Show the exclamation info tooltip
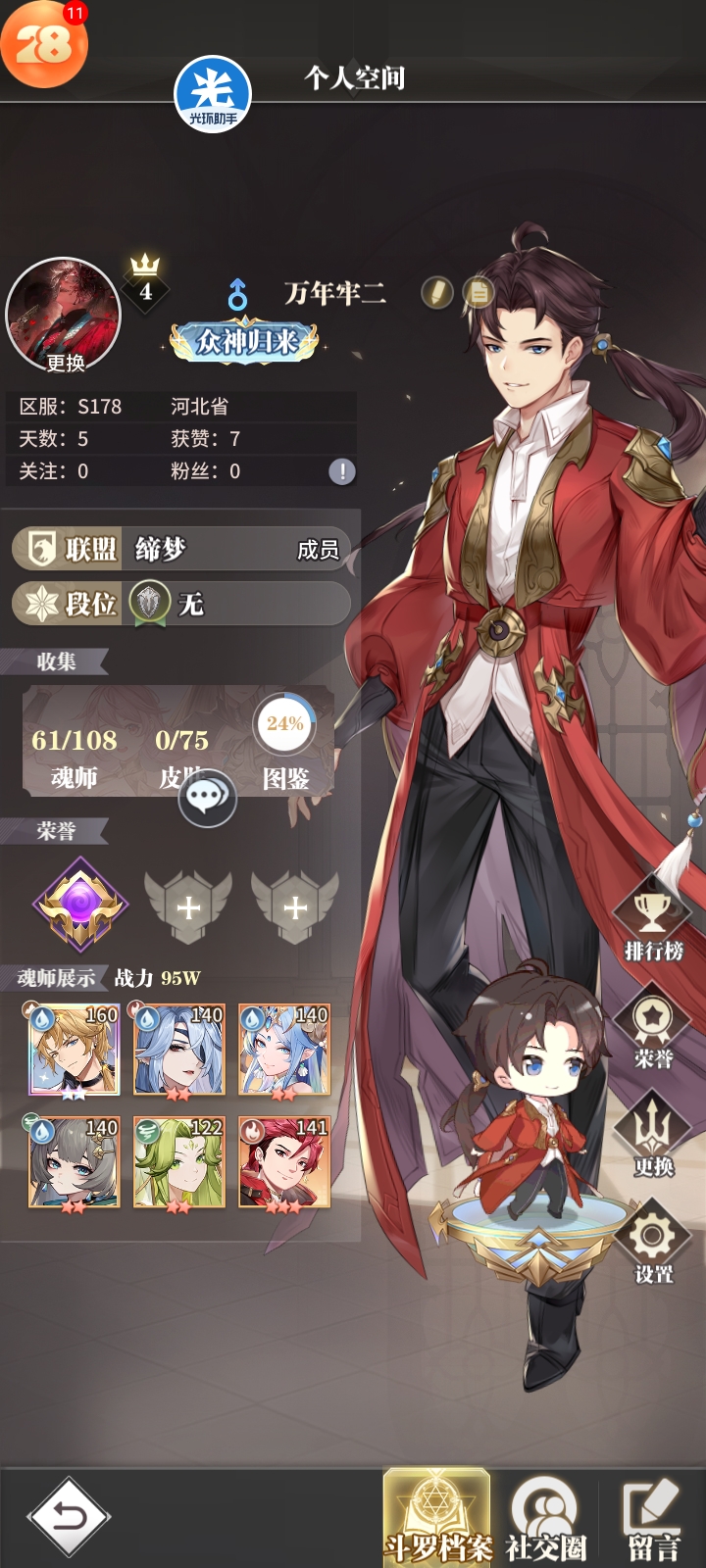 click(x=341, y=471)
